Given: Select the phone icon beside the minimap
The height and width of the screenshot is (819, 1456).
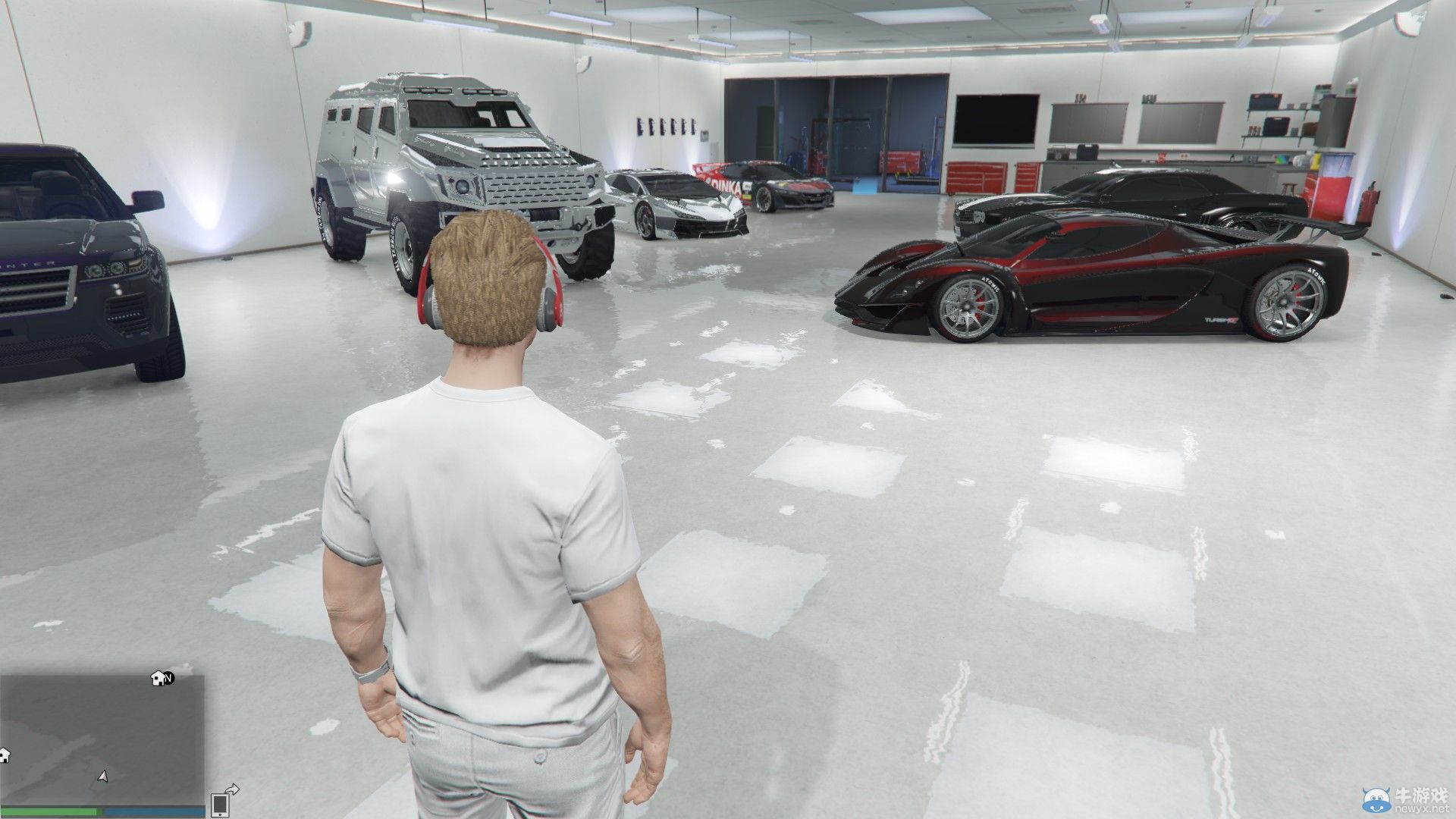Looking at the screenshot, I should pyautogui.click(x=220, y=805).
